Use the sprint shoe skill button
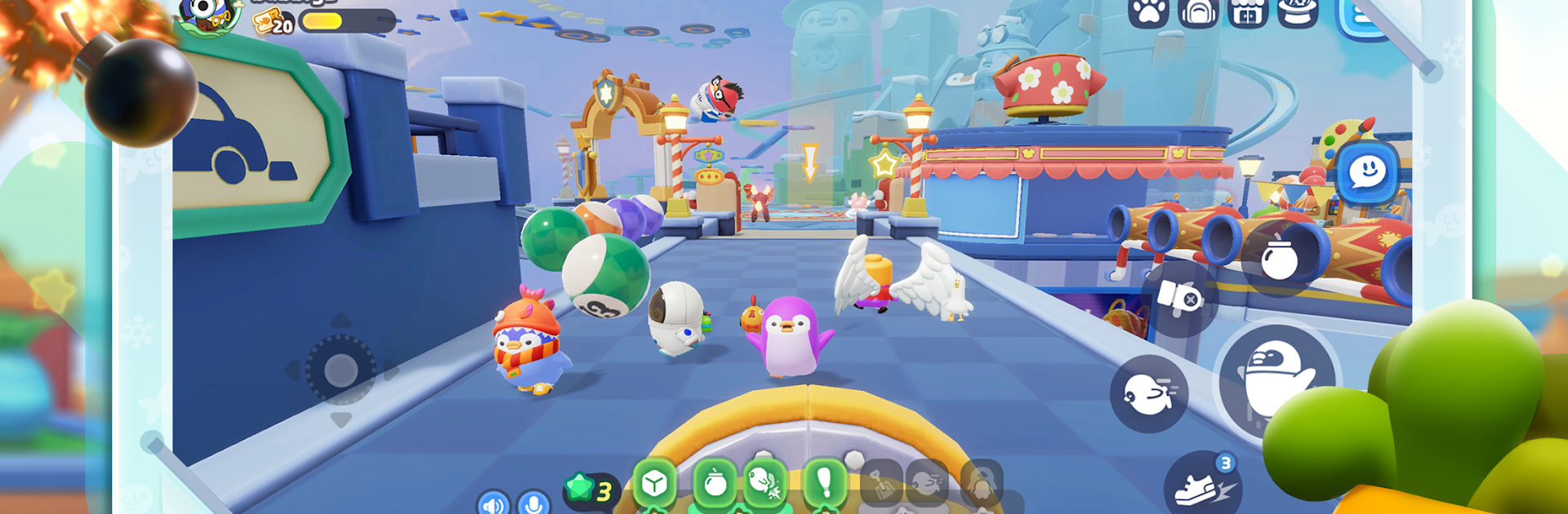The image size is (1568, 514). [1202, 486]
